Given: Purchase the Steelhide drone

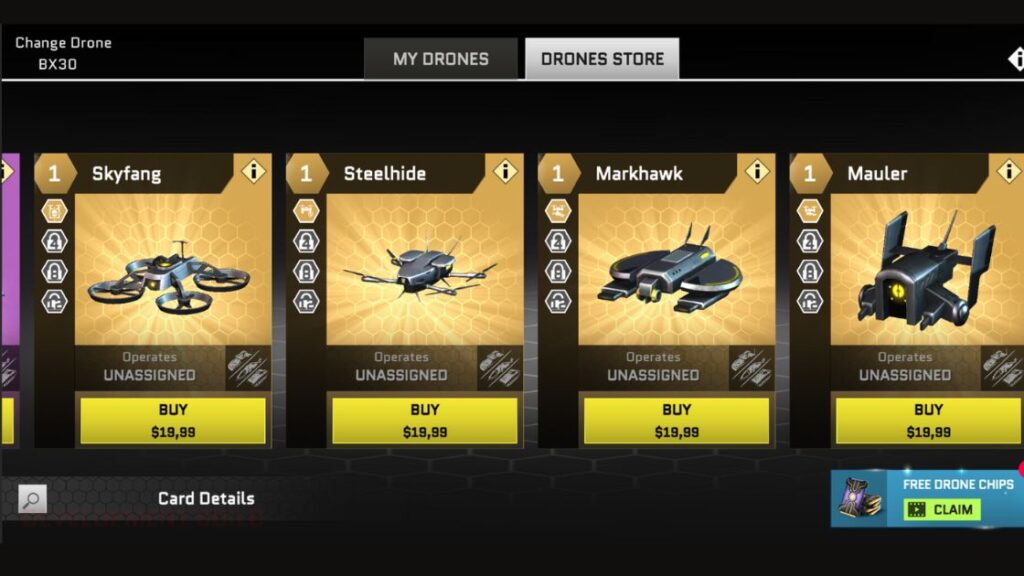Looking at the screenshot, I should pyautogui.click(x=425, y=420).
